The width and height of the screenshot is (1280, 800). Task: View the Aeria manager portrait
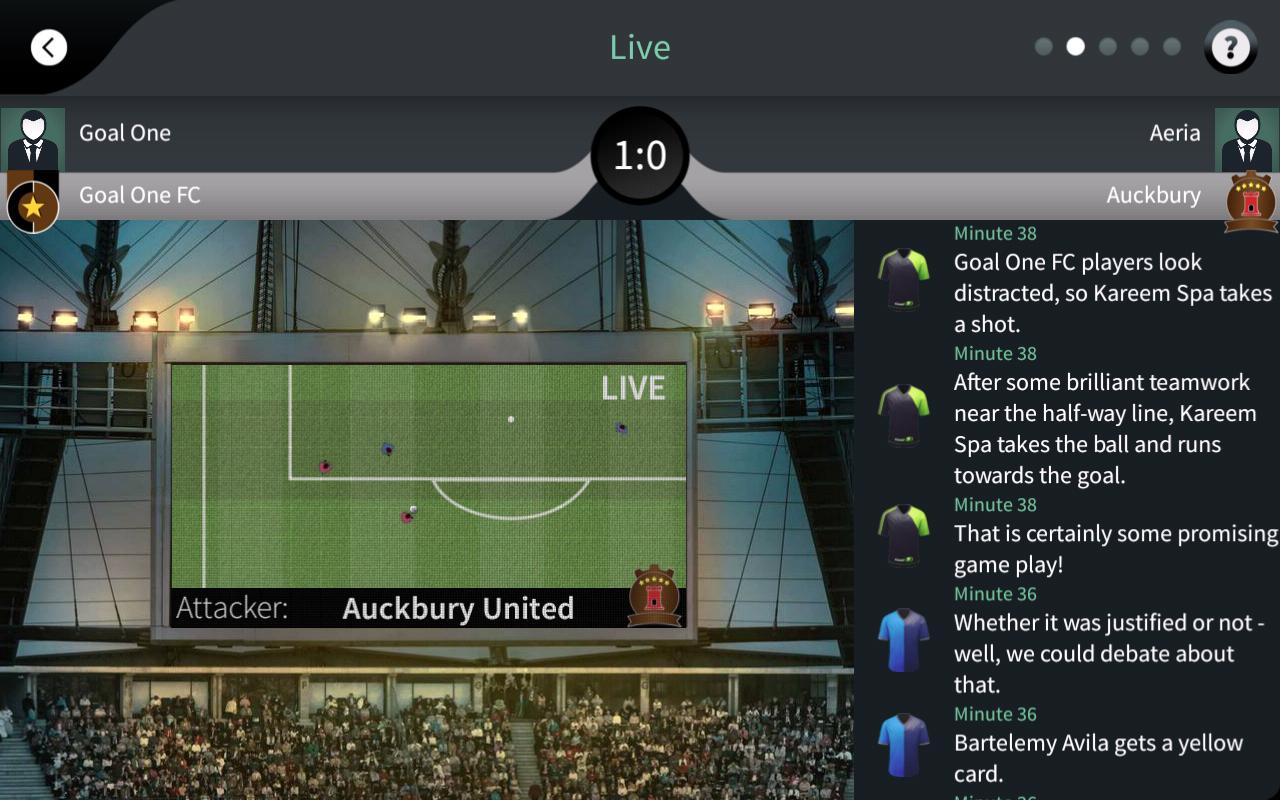1246,139
